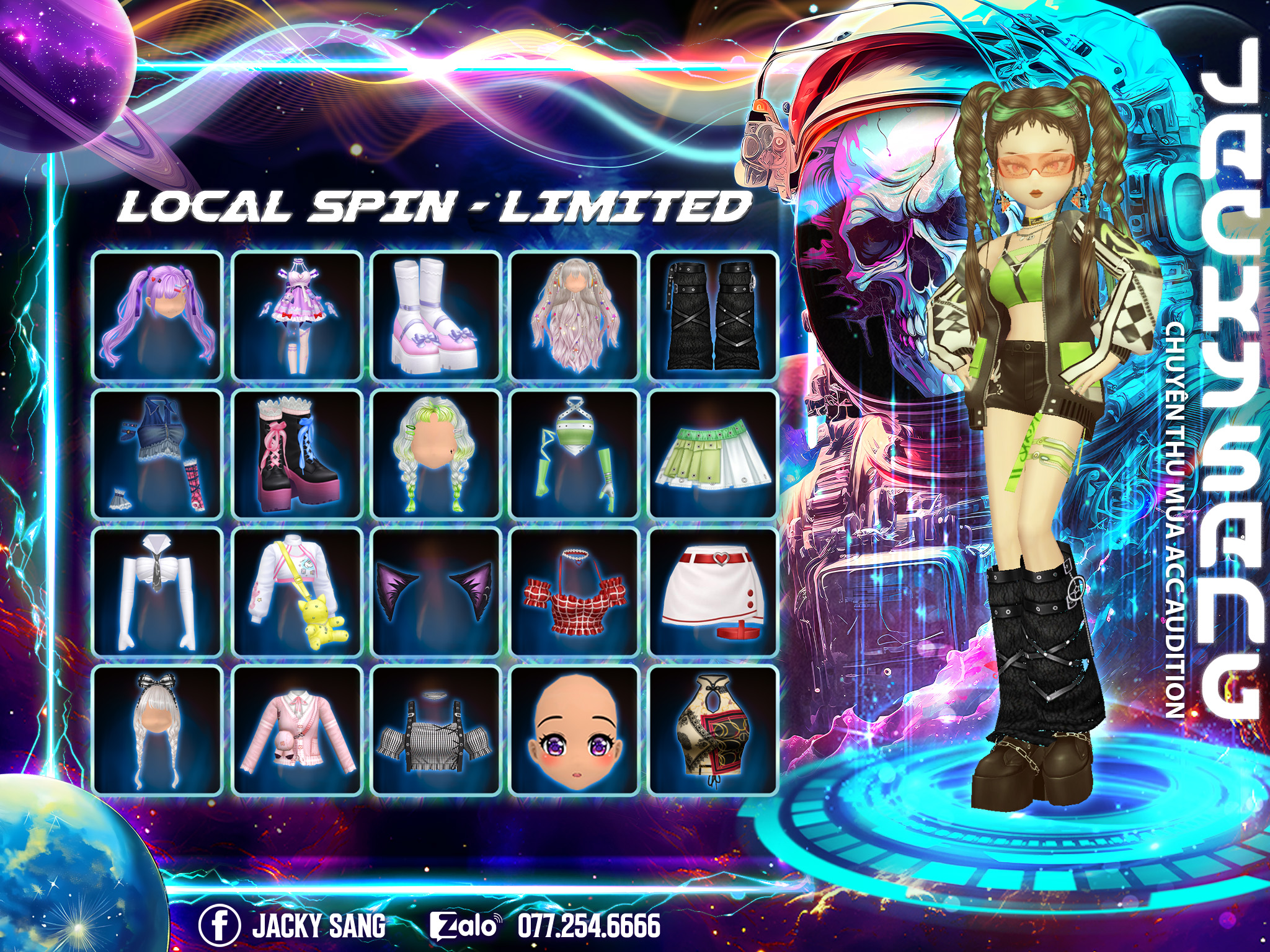Choose the purple cat ears accessory
The width and height of the screenshot is (1270, 952).
(x=436, y=592)
